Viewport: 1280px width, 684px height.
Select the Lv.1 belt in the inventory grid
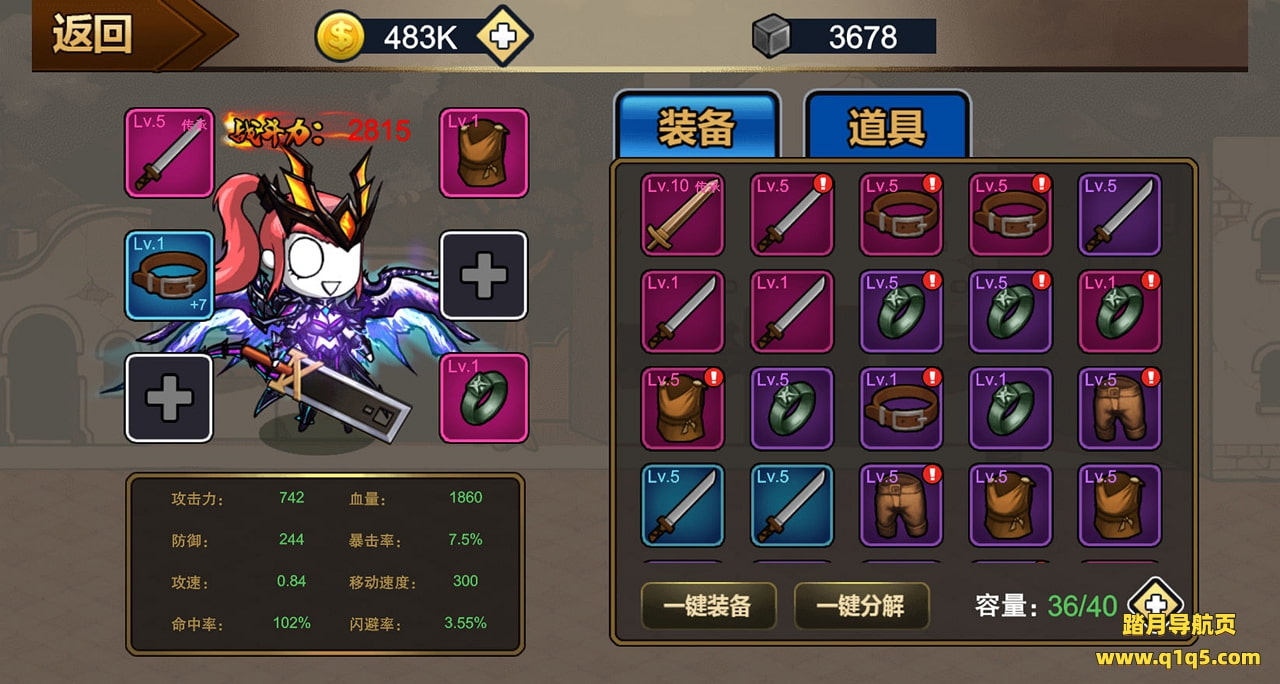901,408
